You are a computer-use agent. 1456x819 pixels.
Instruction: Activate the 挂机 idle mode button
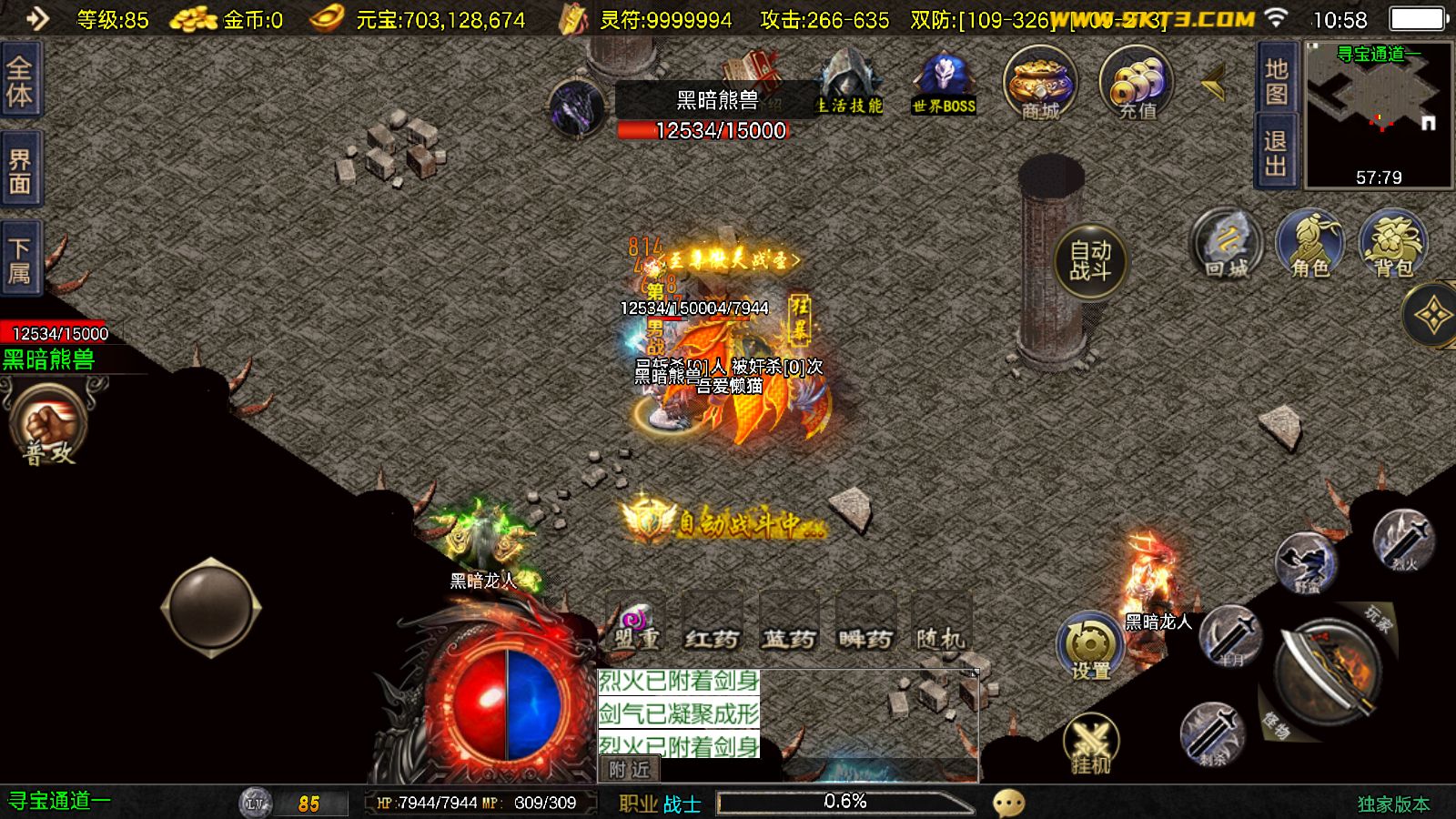click(1090, 745)
